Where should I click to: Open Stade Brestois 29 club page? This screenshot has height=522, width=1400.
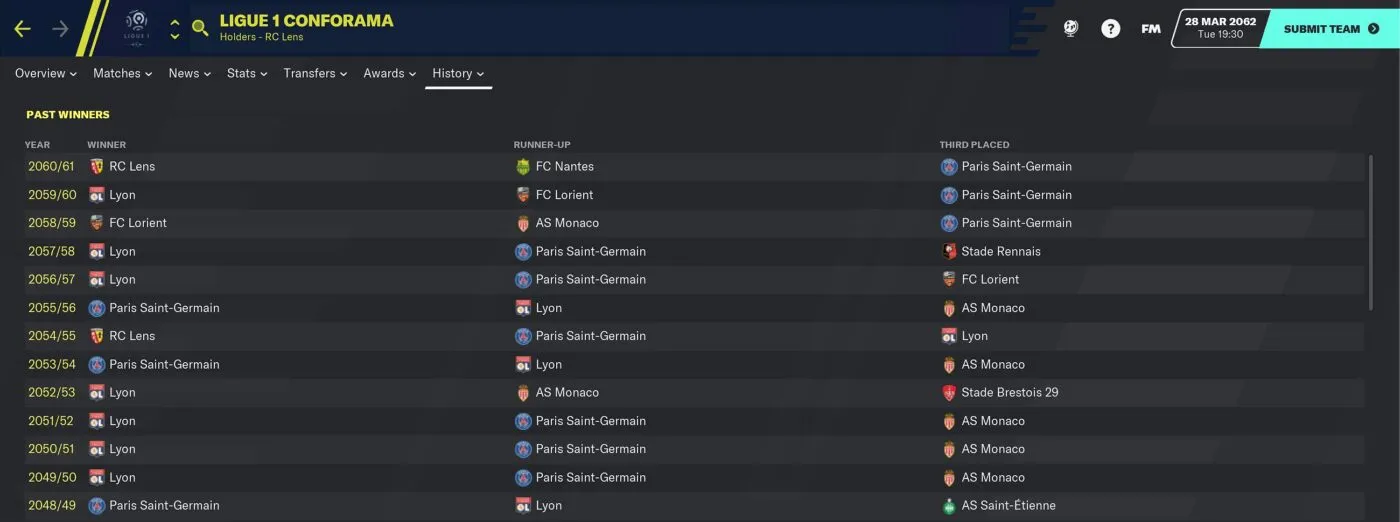tap(1009, 392)
